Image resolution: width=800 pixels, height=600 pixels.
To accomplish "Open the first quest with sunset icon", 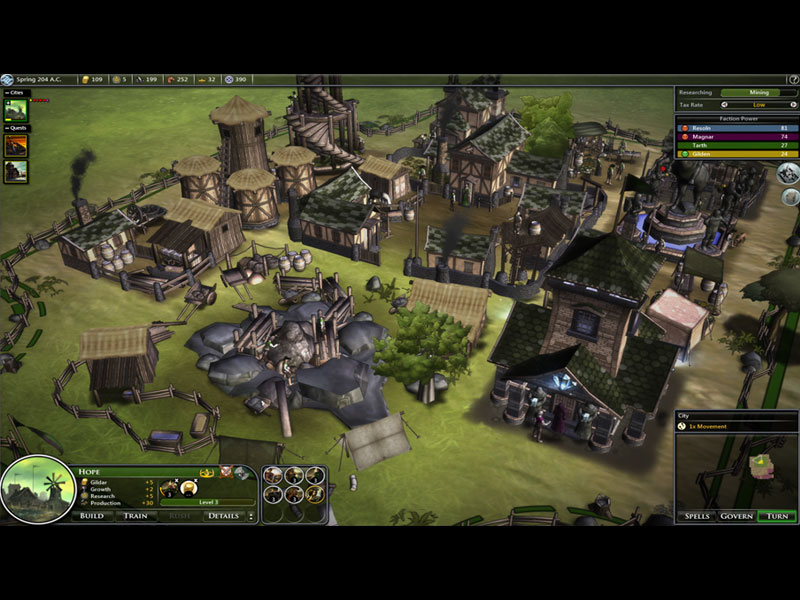I will (x=16, y=145).
